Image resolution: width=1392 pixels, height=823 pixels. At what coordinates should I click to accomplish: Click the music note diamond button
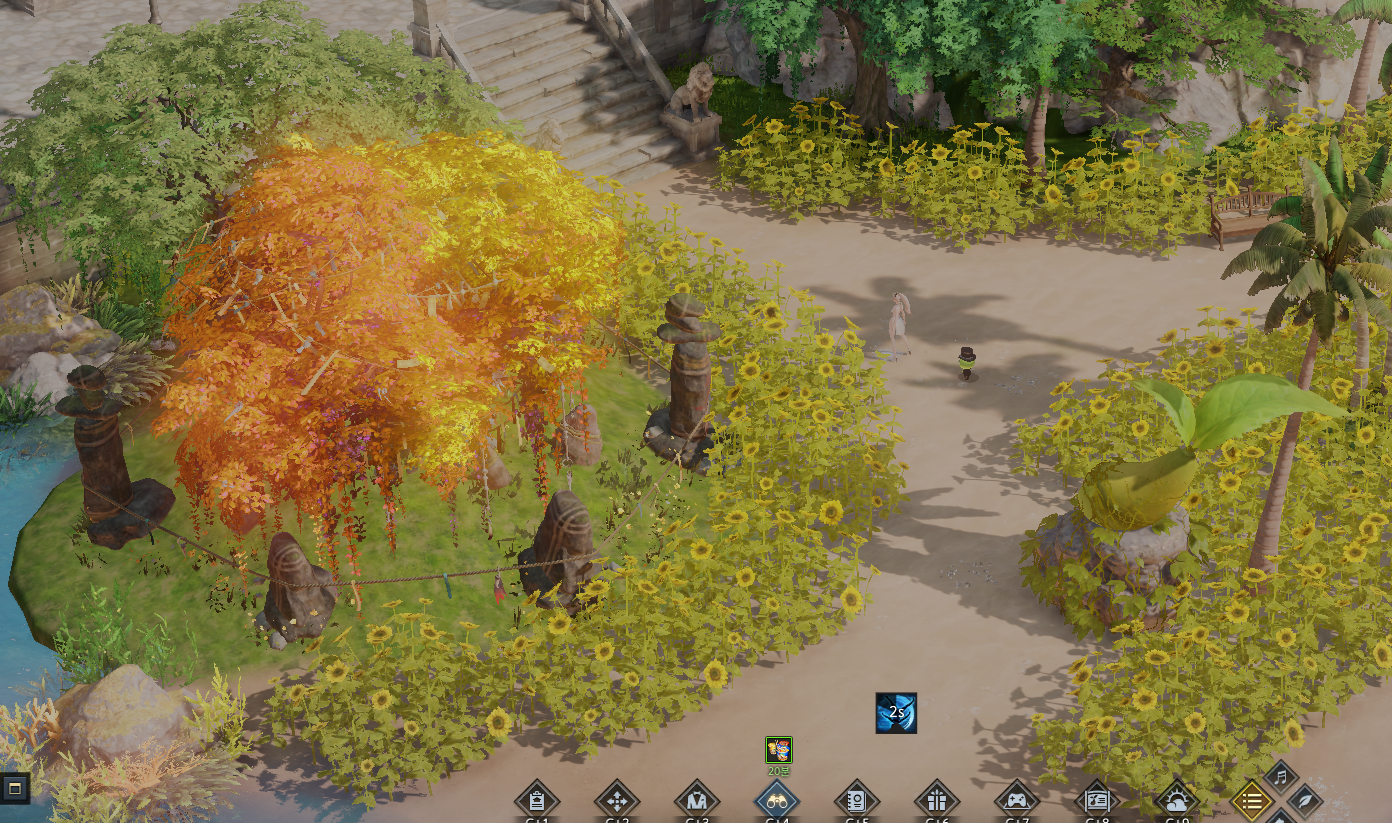[x=1281, y=777]
